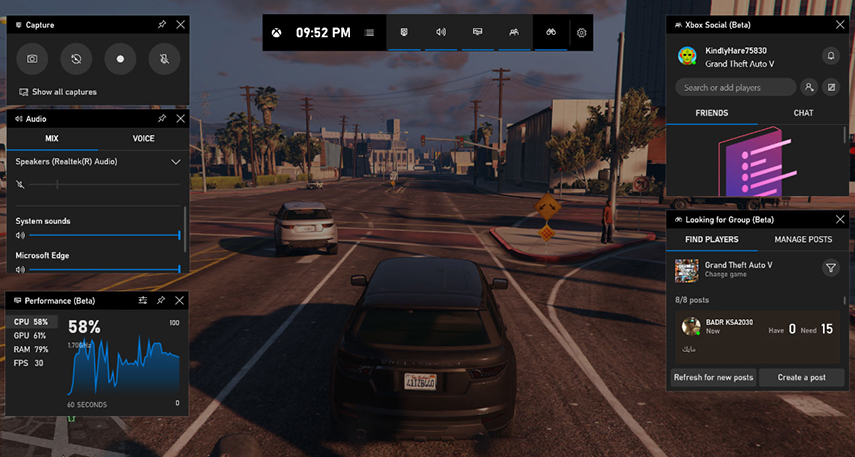855x457 pixels.
Task: Switch to the Chat tab
Action: 803,113
